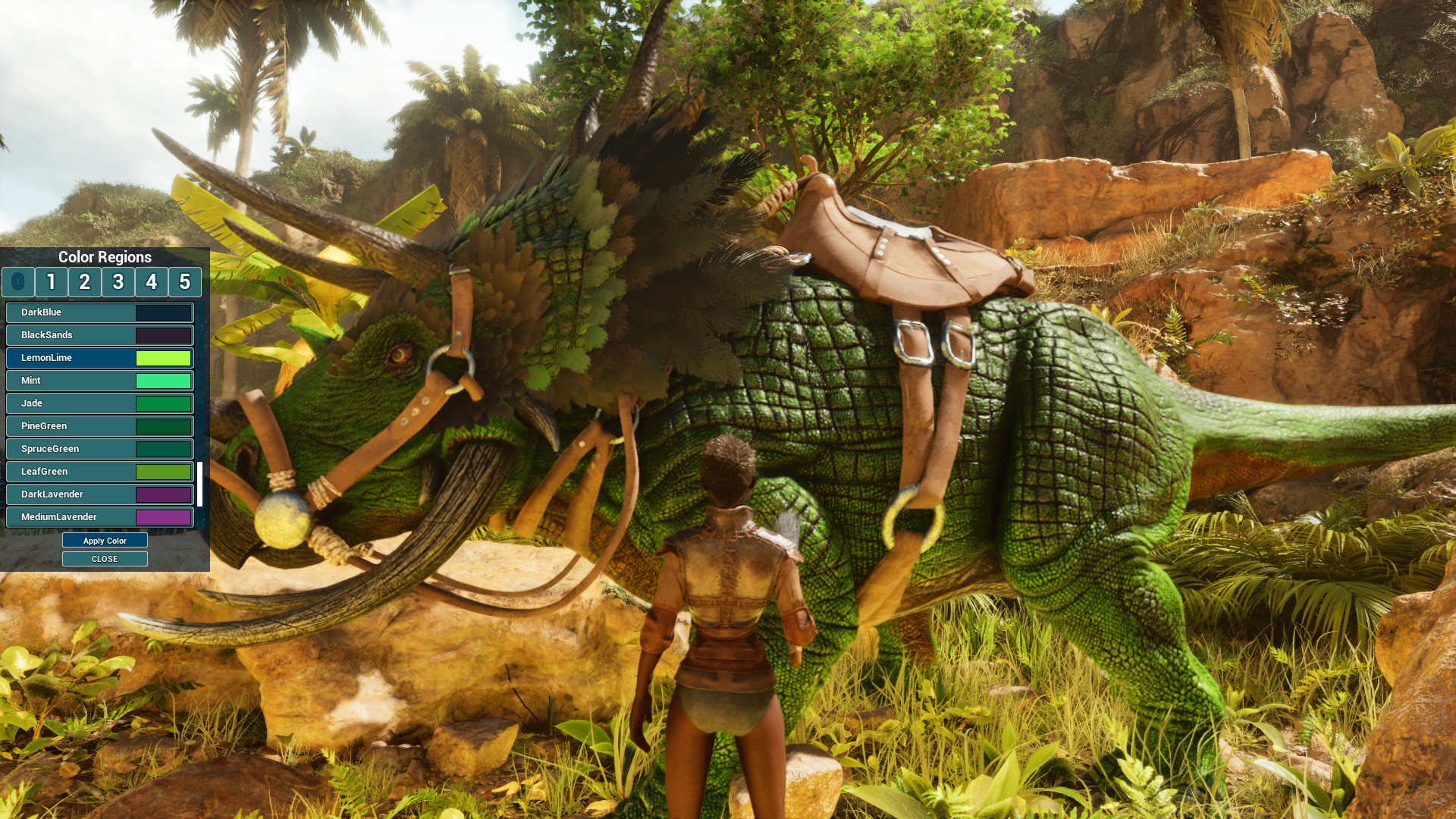Pick the MediumLavender color
The height and width of the screenshot is (819, 1456).
click(100, 517)
